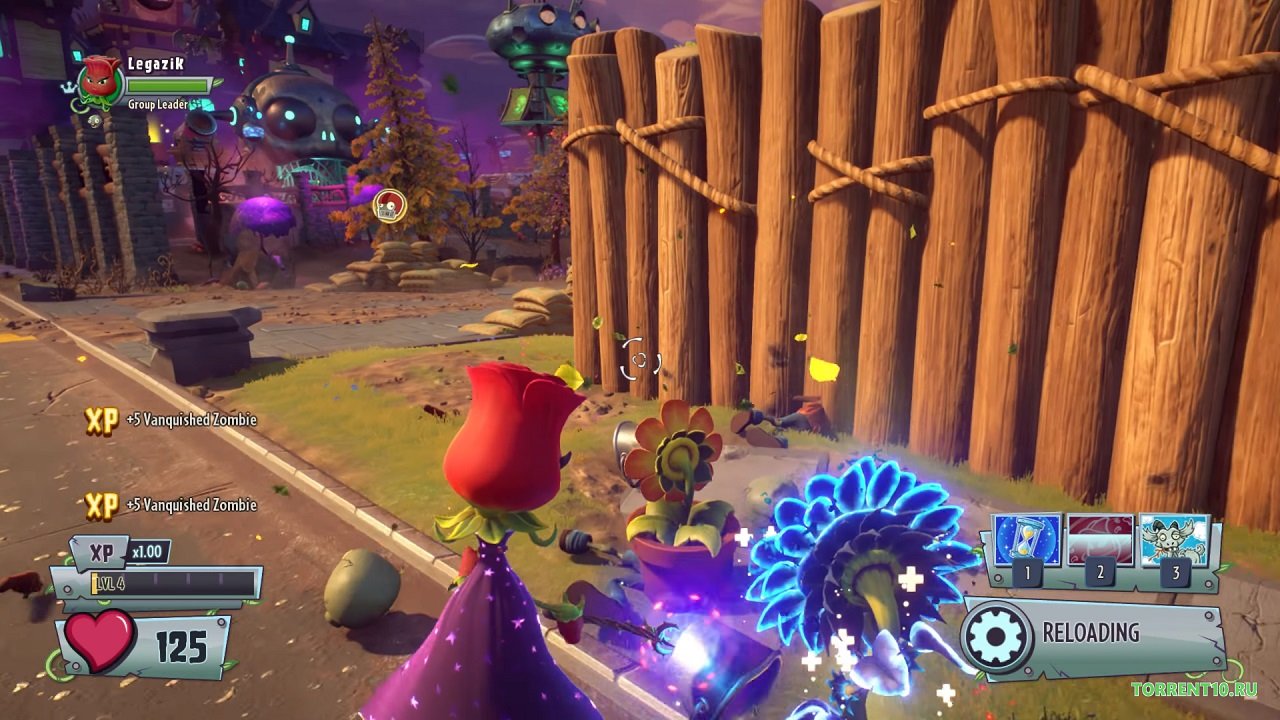Select the teammate marker icon near the sandbags

pyautogui.click(x=389, y=206)
